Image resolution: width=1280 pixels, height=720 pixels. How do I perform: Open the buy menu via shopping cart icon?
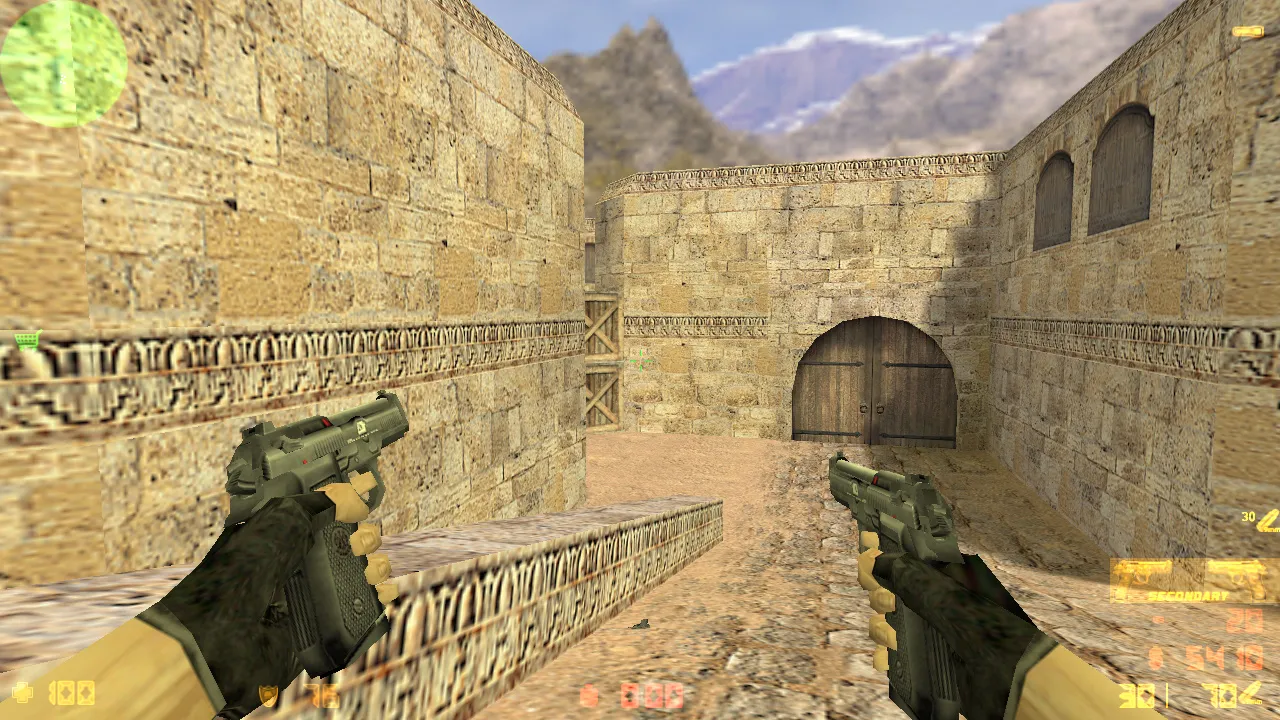click(27, 341)
